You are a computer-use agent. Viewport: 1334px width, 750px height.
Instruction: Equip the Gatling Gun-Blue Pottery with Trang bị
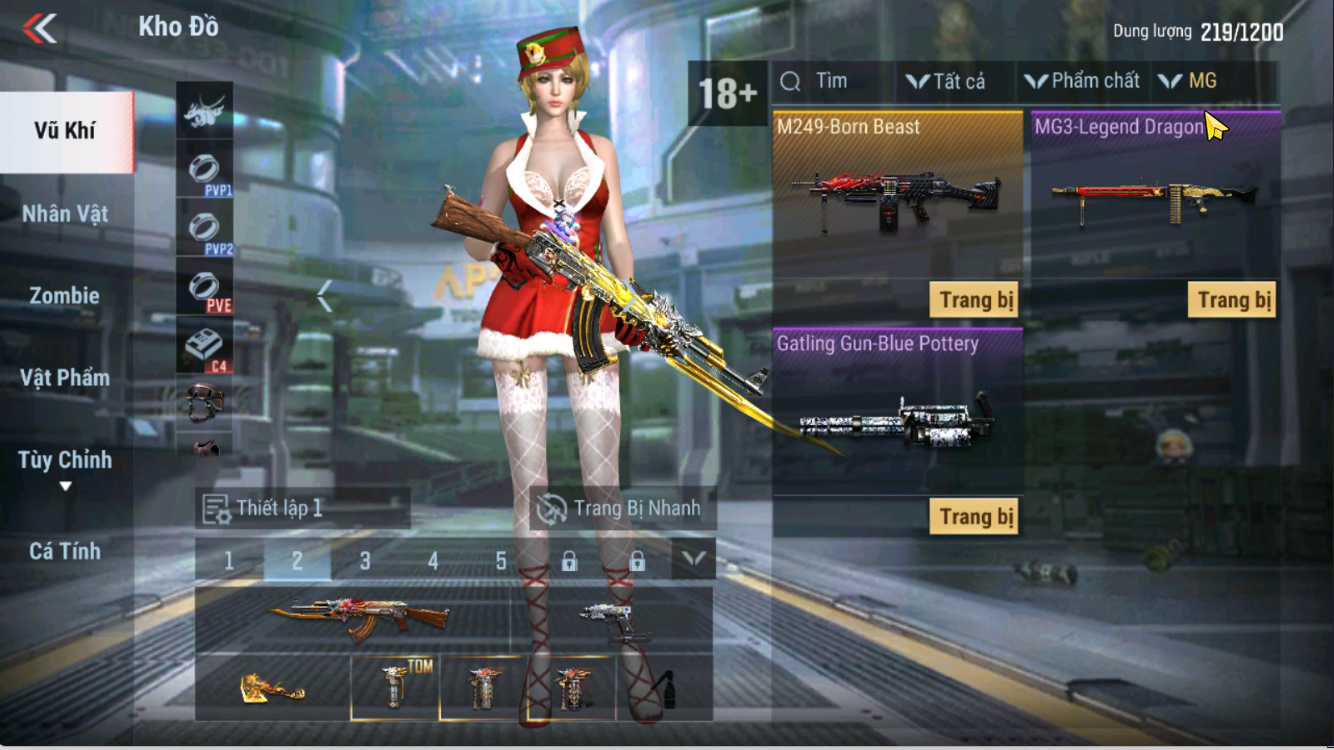coord(974,517)
